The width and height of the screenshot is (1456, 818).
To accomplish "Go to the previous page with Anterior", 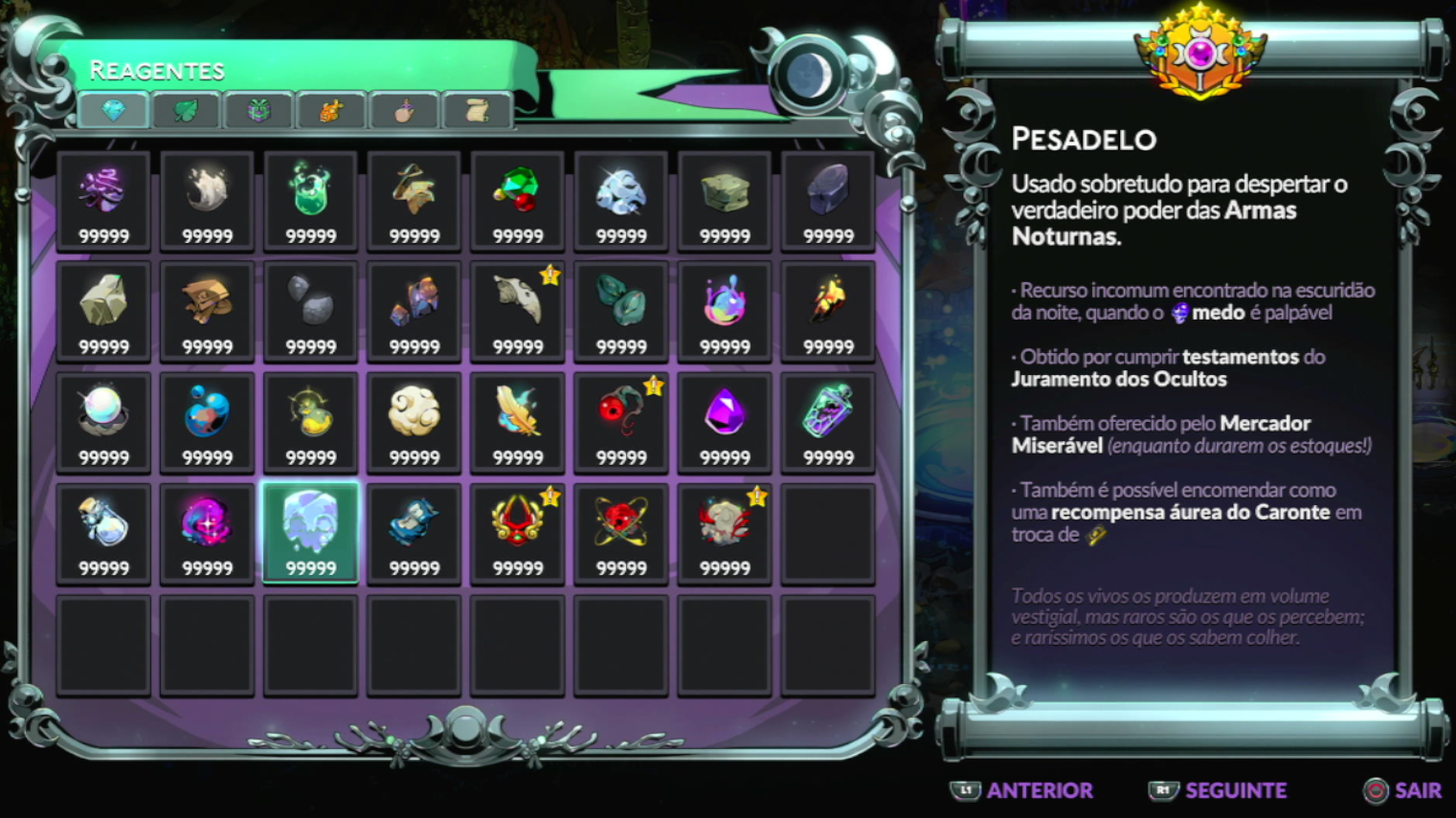I will click(1022, 790).
